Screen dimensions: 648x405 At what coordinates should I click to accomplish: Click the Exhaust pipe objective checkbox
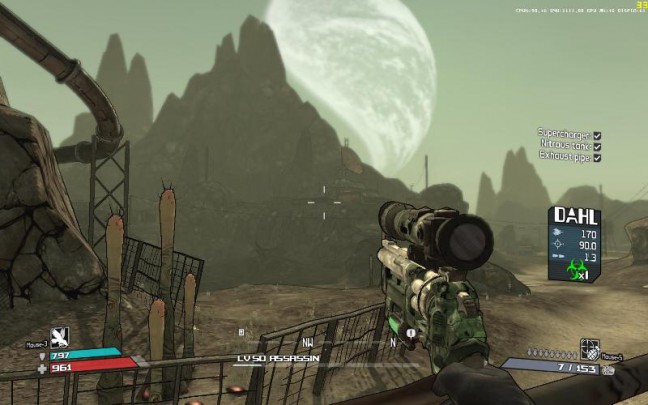tap(597, 157)
